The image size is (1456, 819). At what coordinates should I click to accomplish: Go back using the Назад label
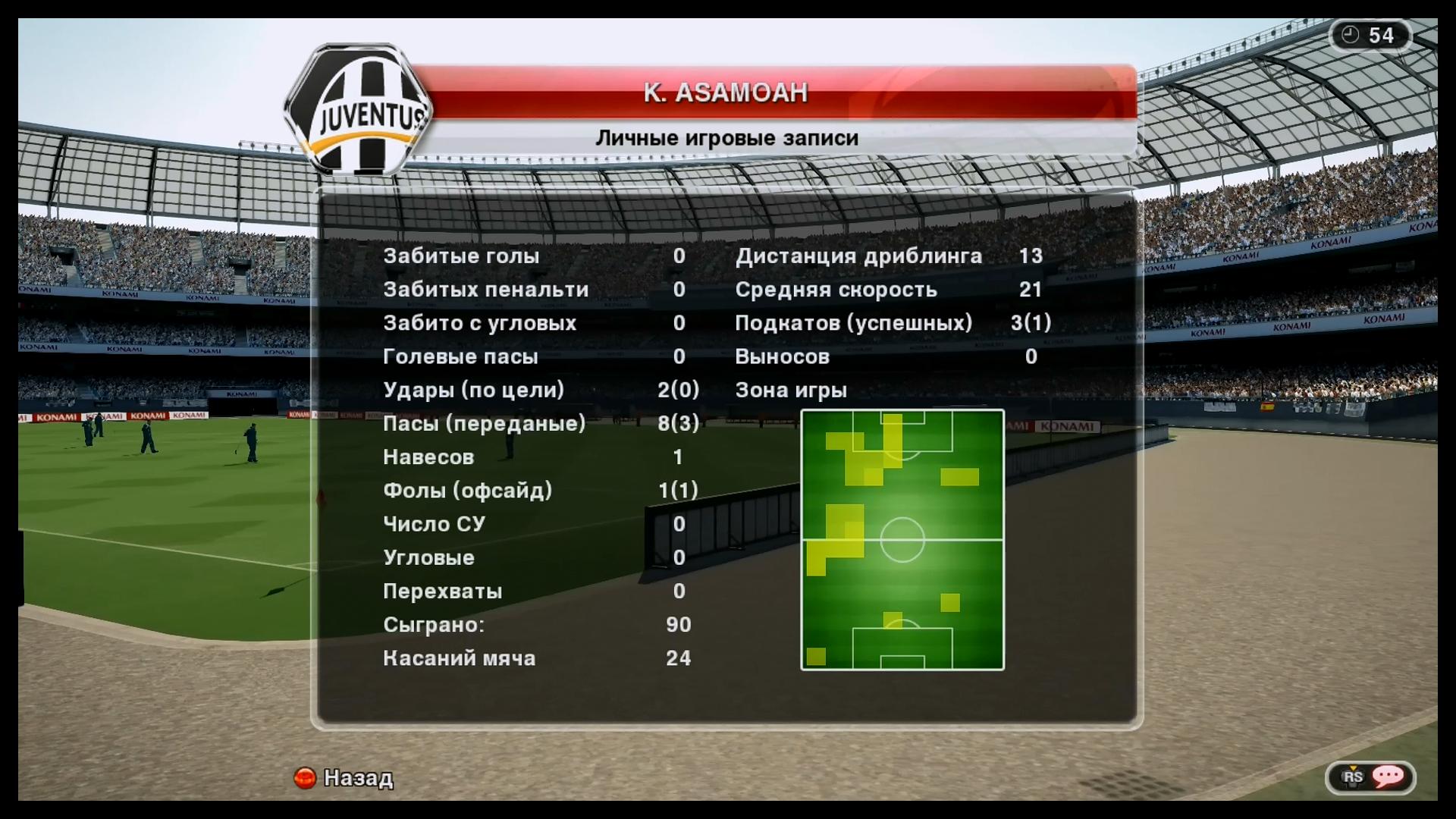coord(358,778)
